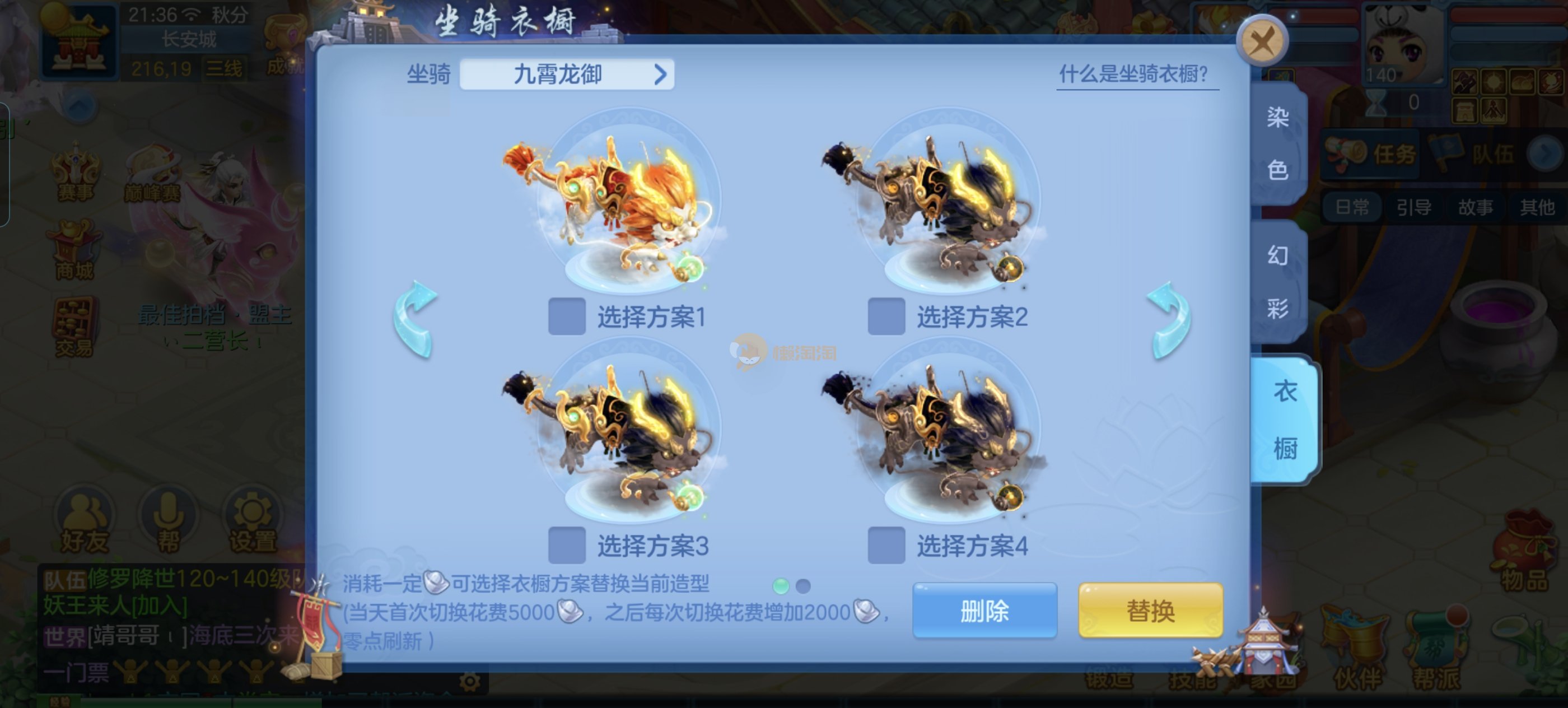Jump to the second page dot
Viewport: 1568px width, 708px height.
pos(803,586)
